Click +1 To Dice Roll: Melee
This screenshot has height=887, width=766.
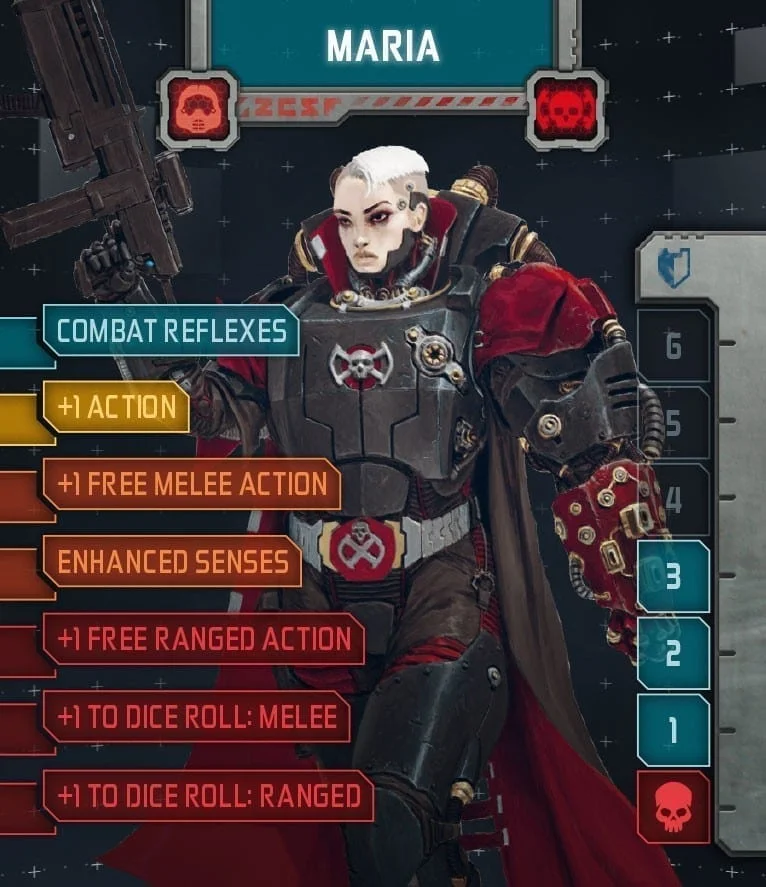click(x=196, y=717)
